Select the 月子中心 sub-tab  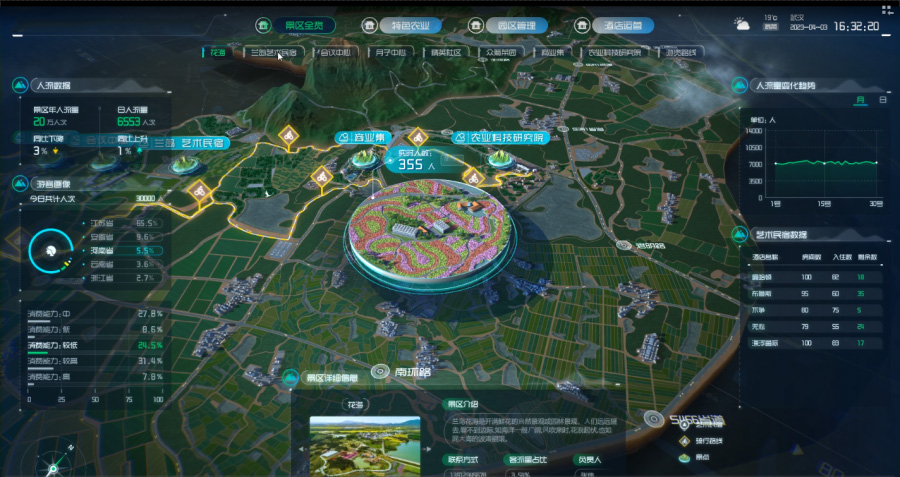coord(389,51)
